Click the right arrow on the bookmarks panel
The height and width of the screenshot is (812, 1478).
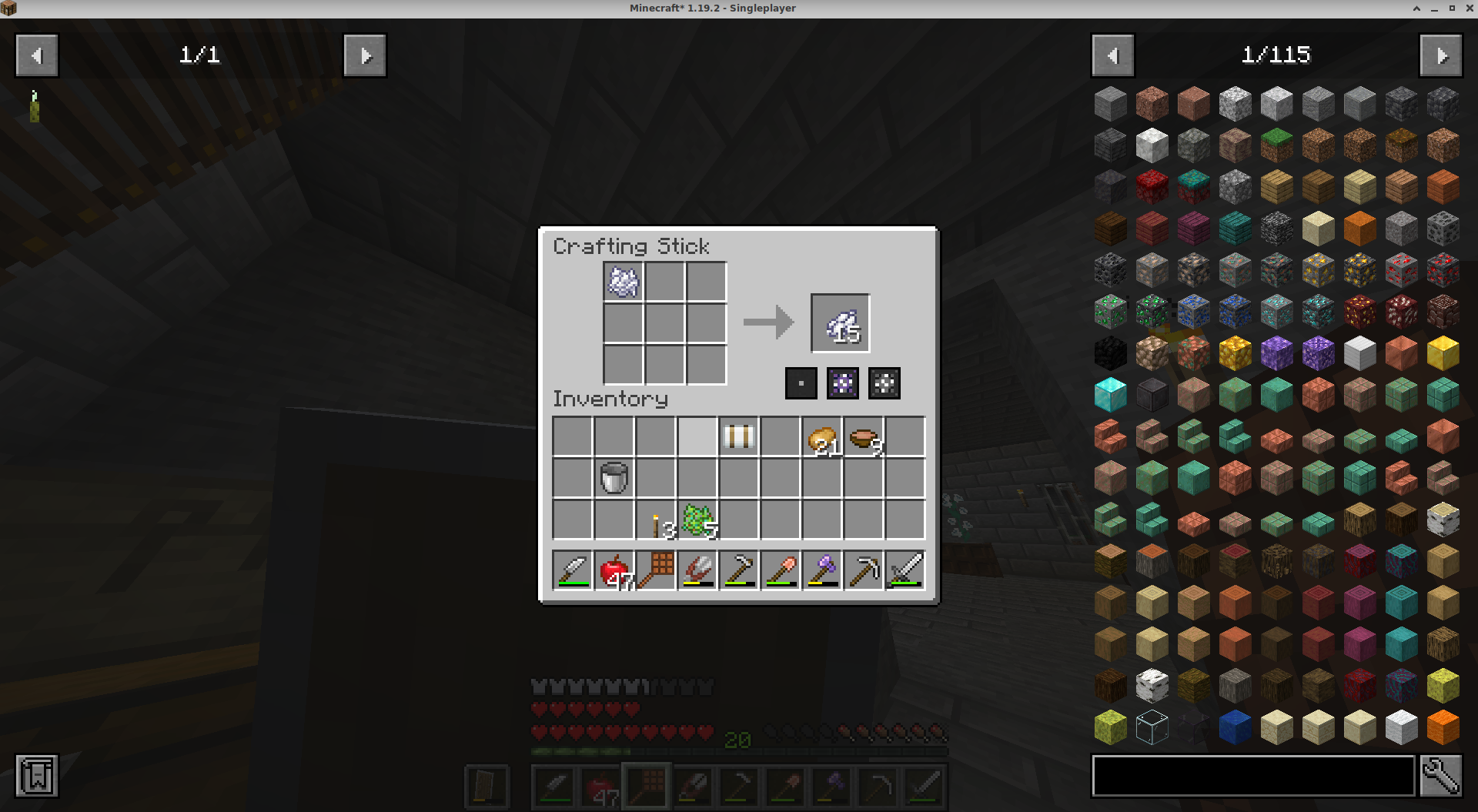pyautogui.click(x=364, y=55)
